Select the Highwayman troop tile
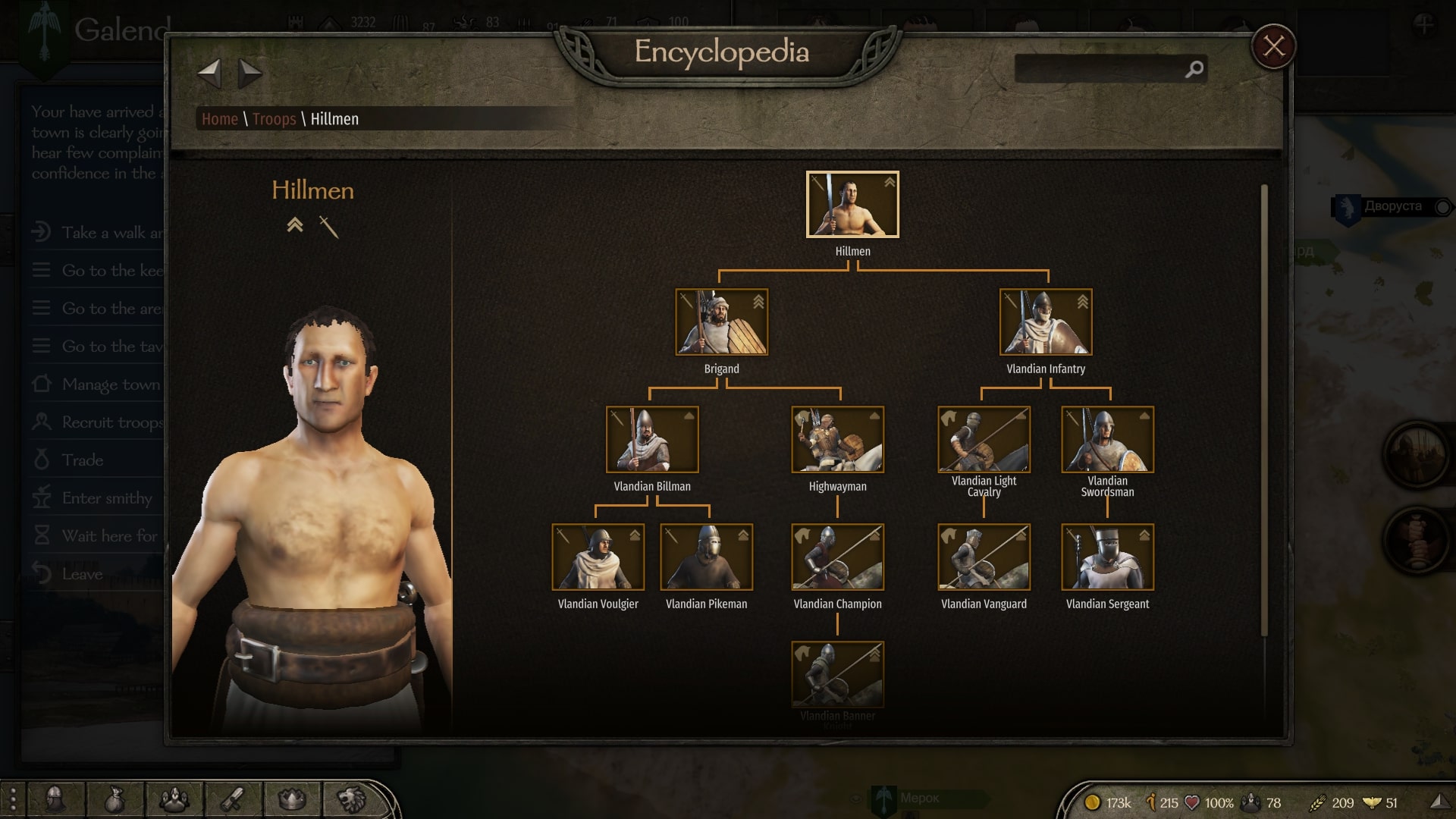This screenshot has width=1456, height=819. click(x=837, y=440)
